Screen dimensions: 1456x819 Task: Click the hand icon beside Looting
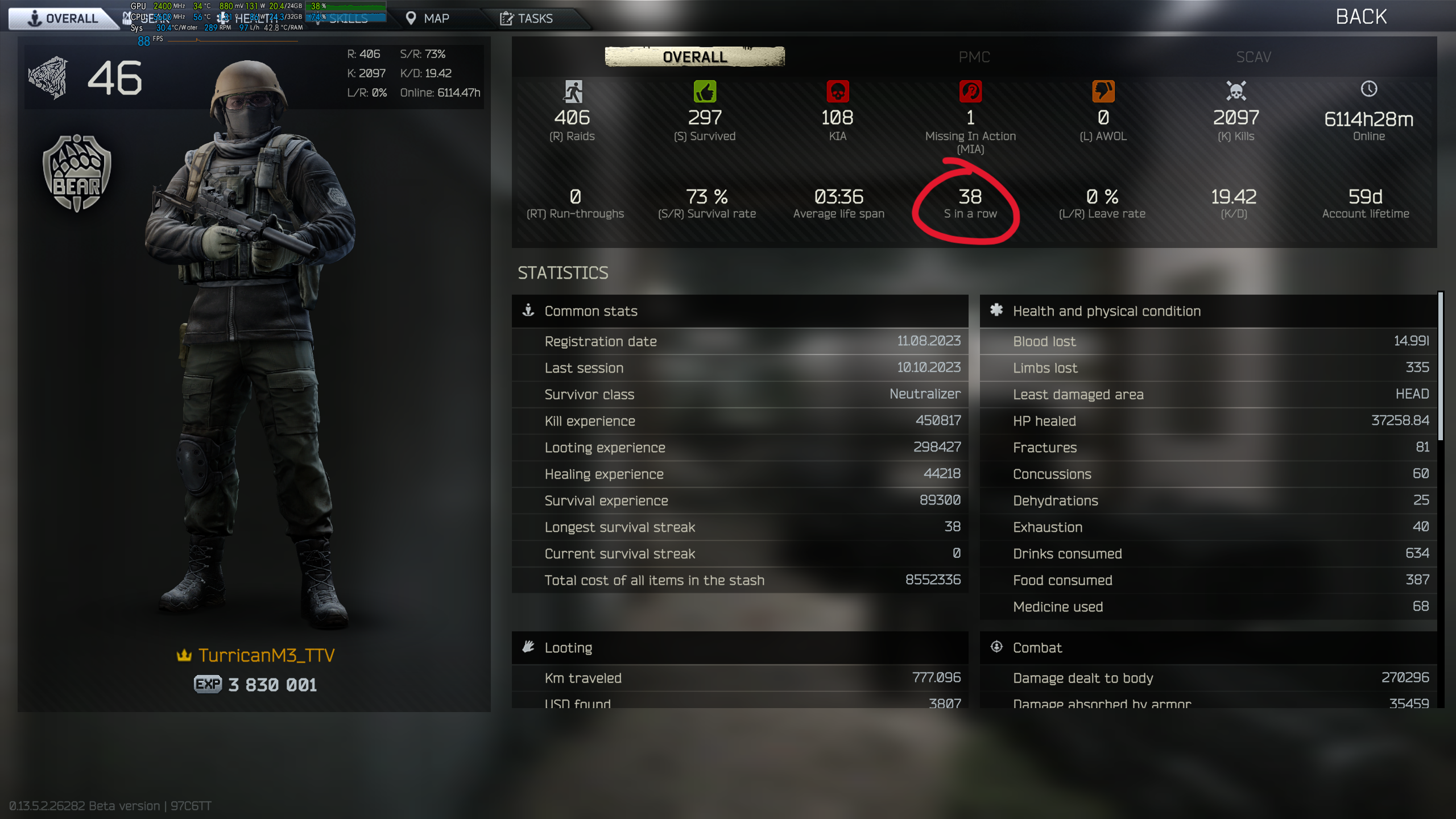coord(529,647)
